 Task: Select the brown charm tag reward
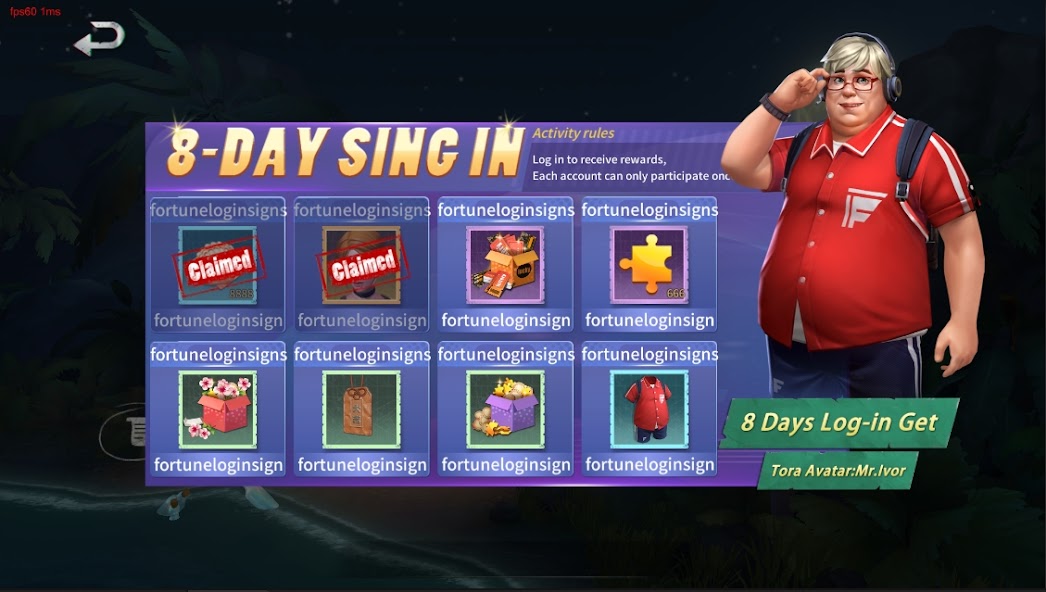tap(361, 409)
